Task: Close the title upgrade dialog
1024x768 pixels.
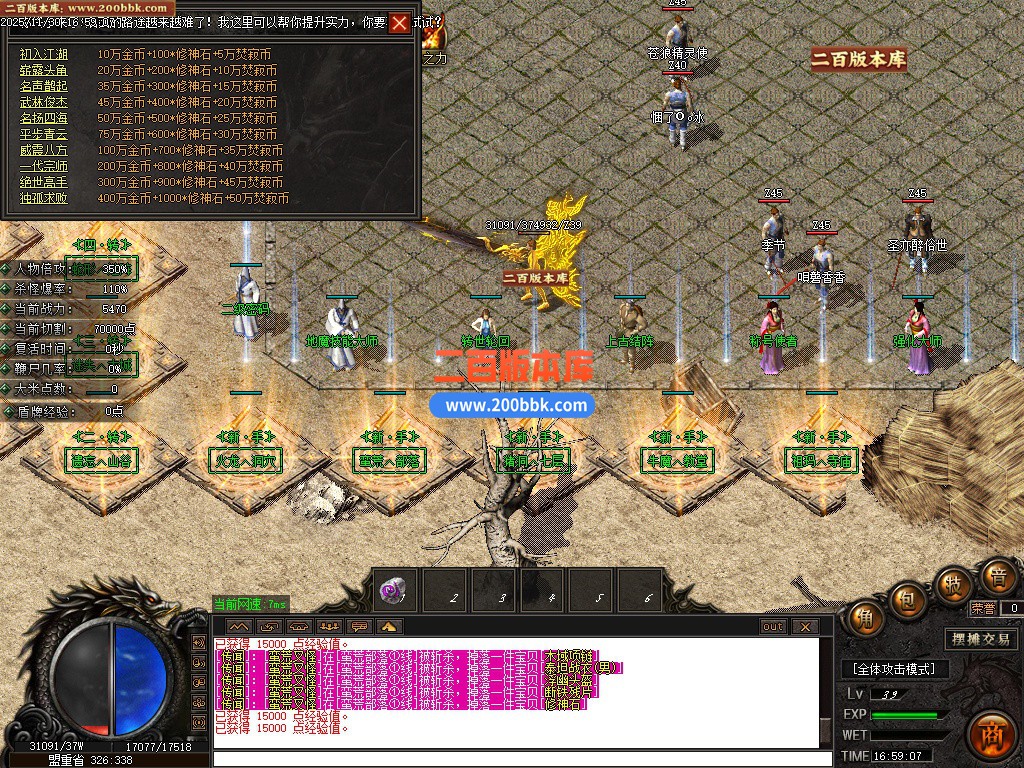Action: [x=399, y=23]
